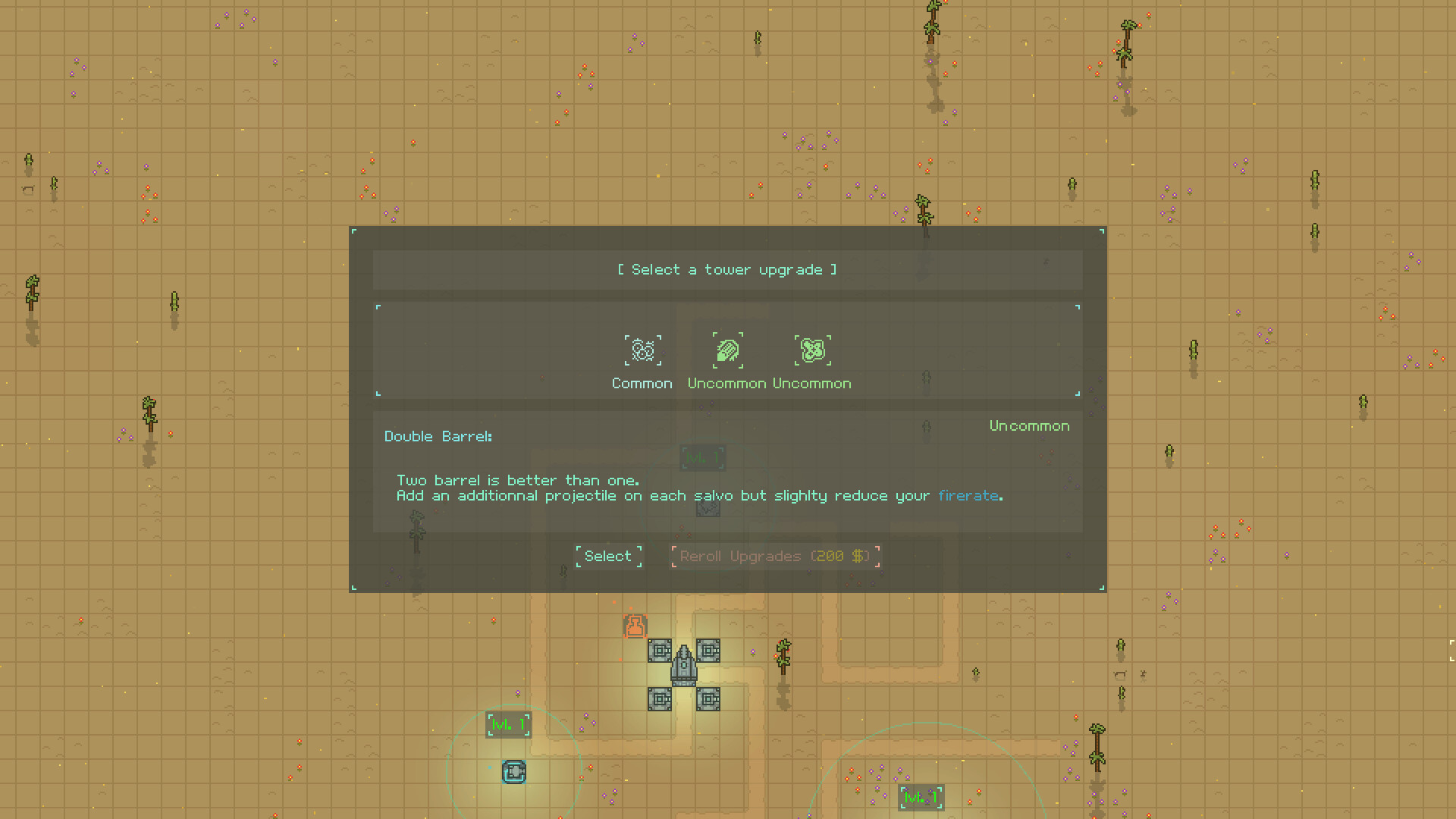Click the lvl. 1 badge in the bottom right corner
The height and width of the screenshot is (819, 1456).
[x=921, y=797]
